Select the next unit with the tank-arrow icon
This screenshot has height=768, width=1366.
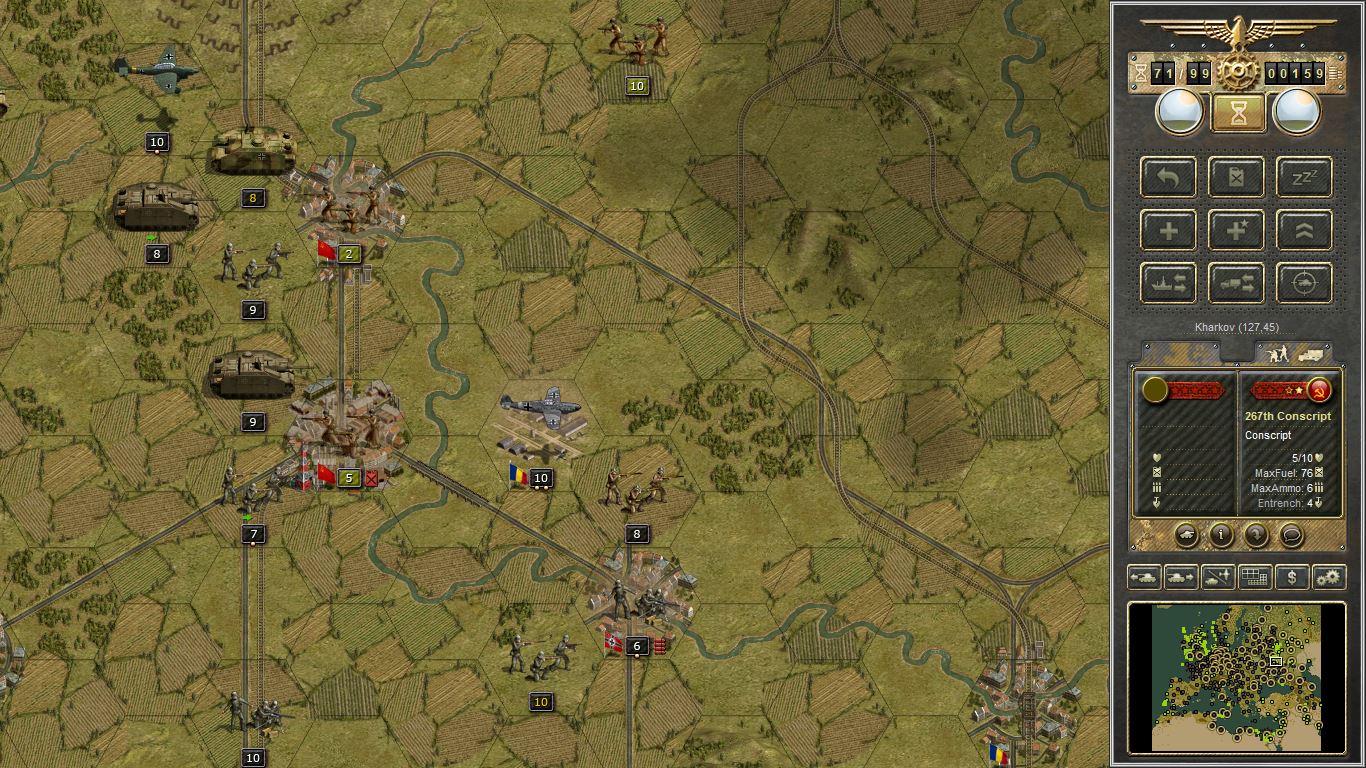1182,577
